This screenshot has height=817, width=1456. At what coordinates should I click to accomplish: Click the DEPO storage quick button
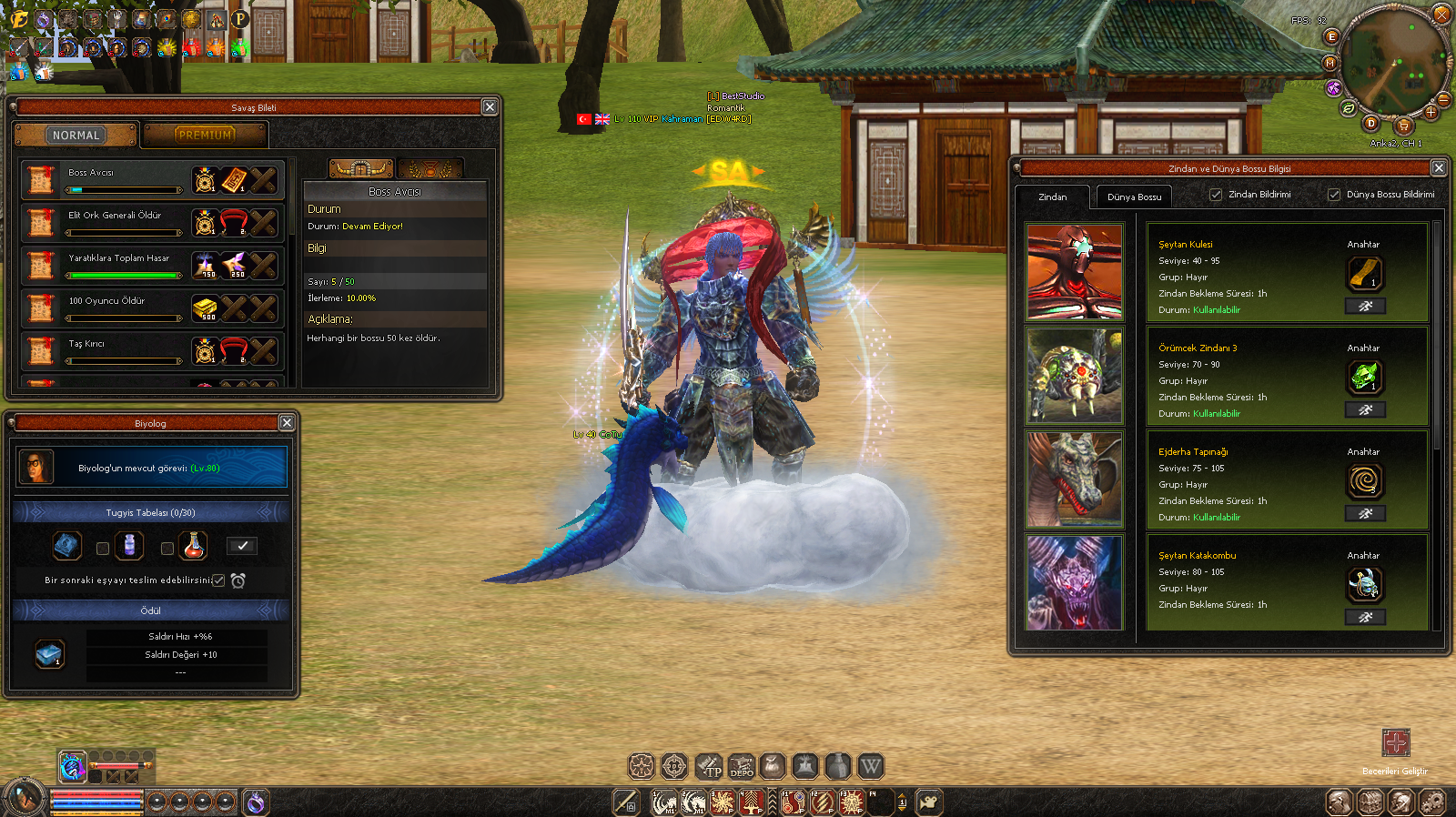click(741, 767)
